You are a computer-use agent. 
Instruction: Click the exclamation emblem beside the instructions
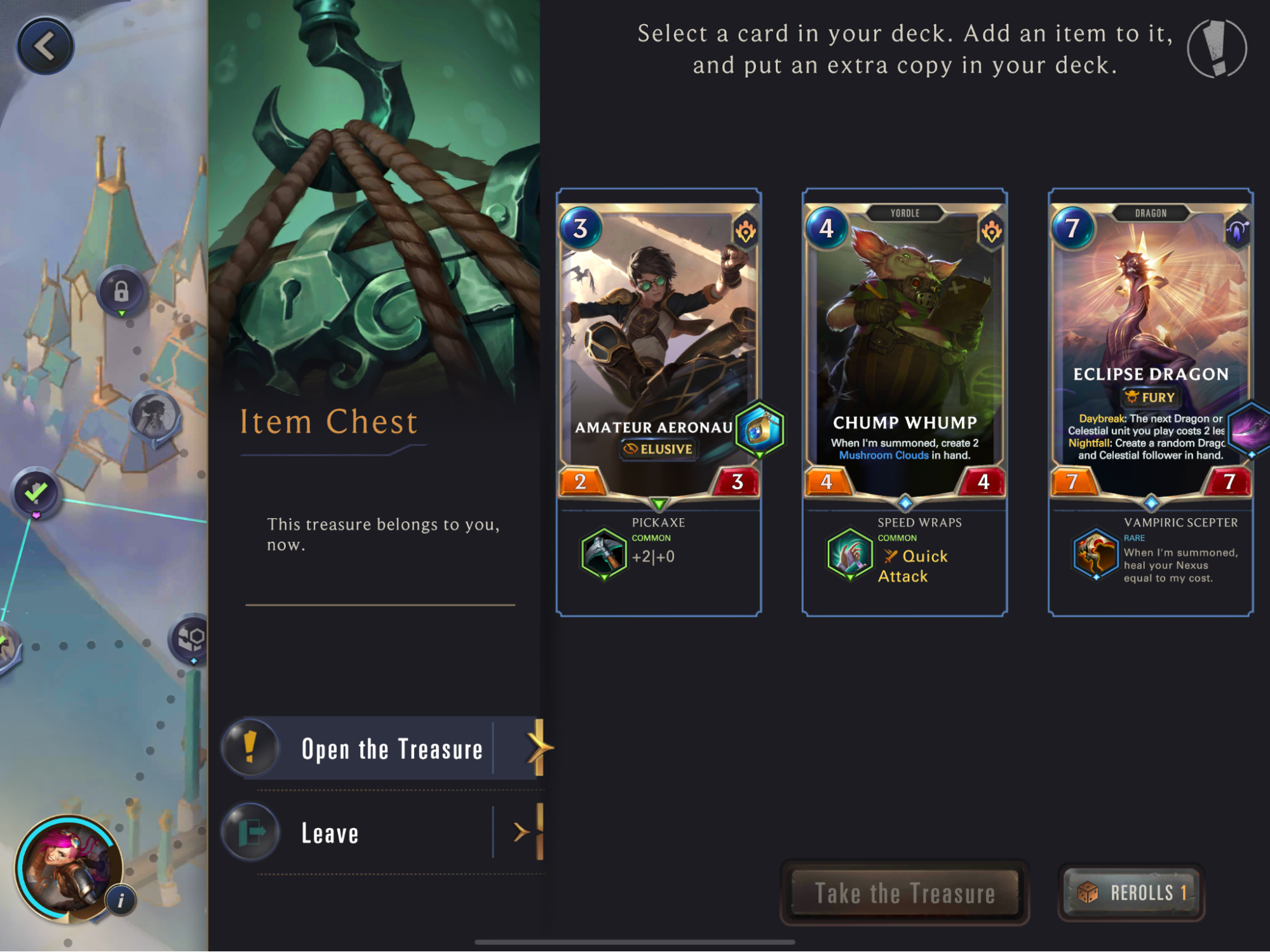tap(1217, 48)
